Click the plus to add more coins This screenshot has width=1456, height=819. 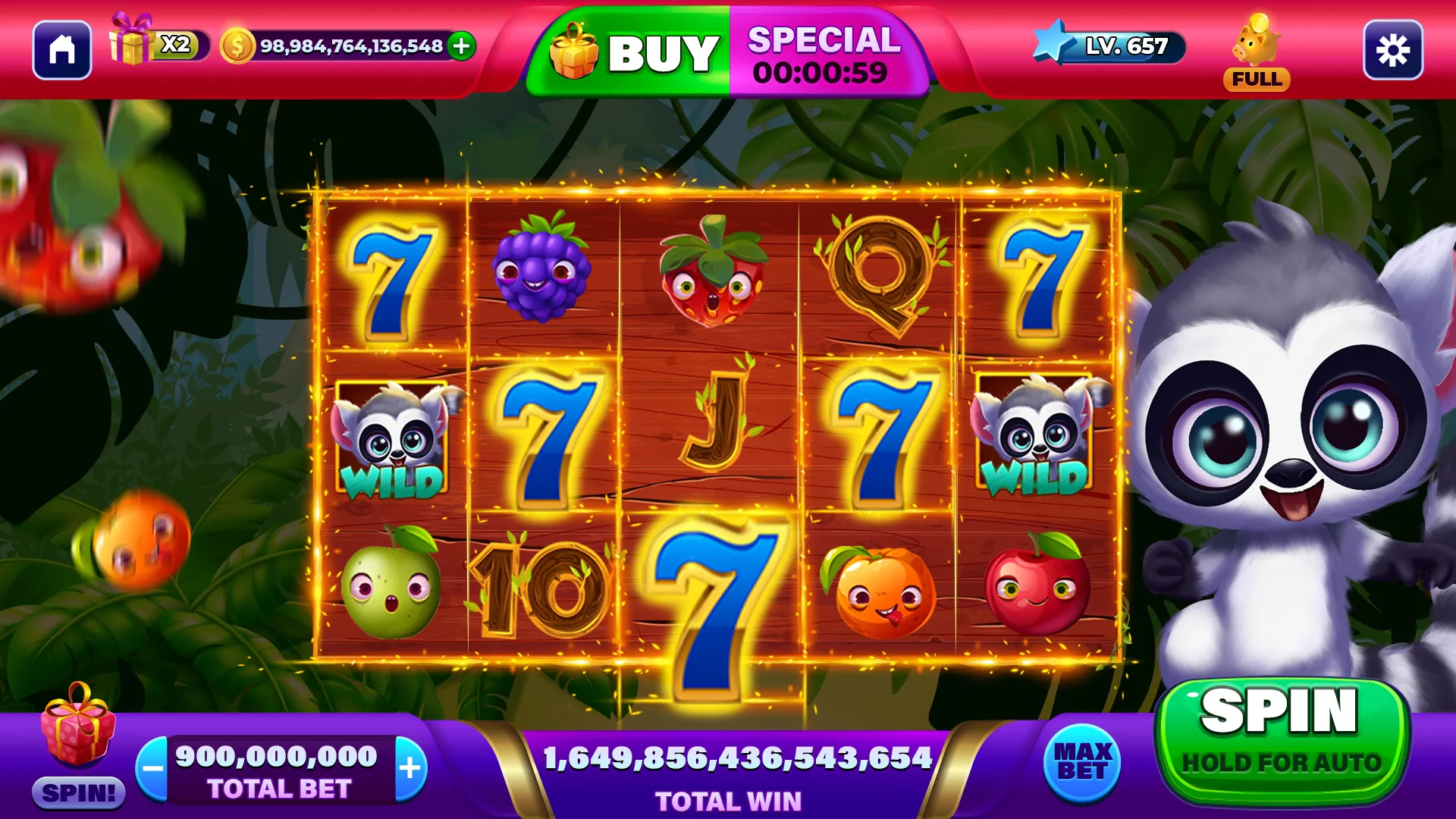[460, 47]
